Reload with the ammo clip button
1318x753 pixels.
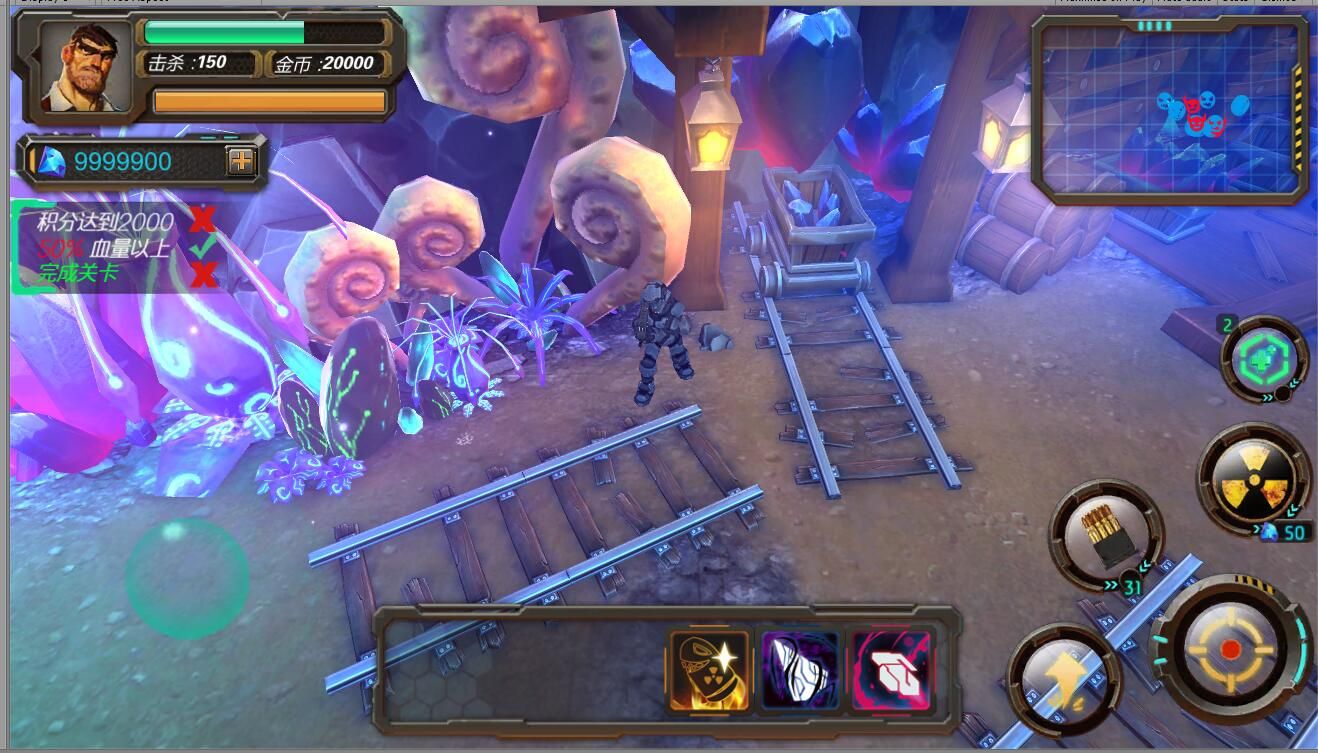pos(1105,535)
